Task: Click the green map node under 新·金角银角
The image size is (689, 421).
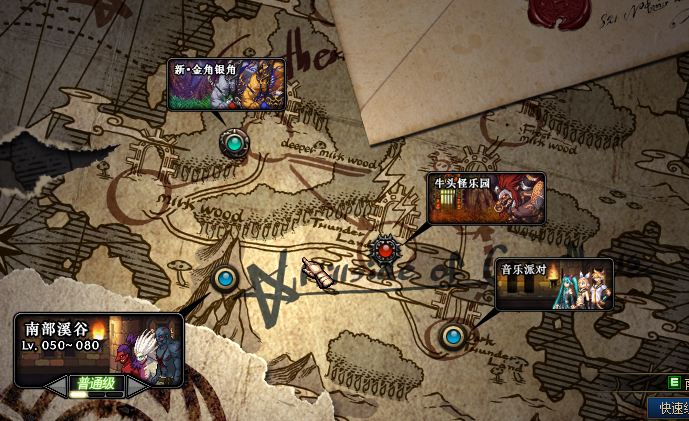Action: click(x=234, y=143)
